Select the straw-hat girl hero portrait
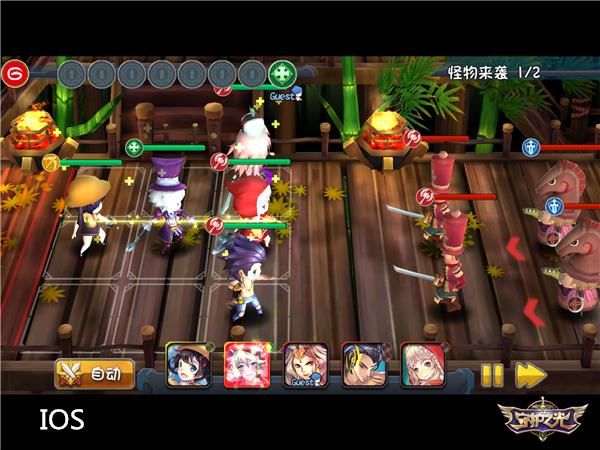This screenshot has height=450, width=600. point(187,364)
